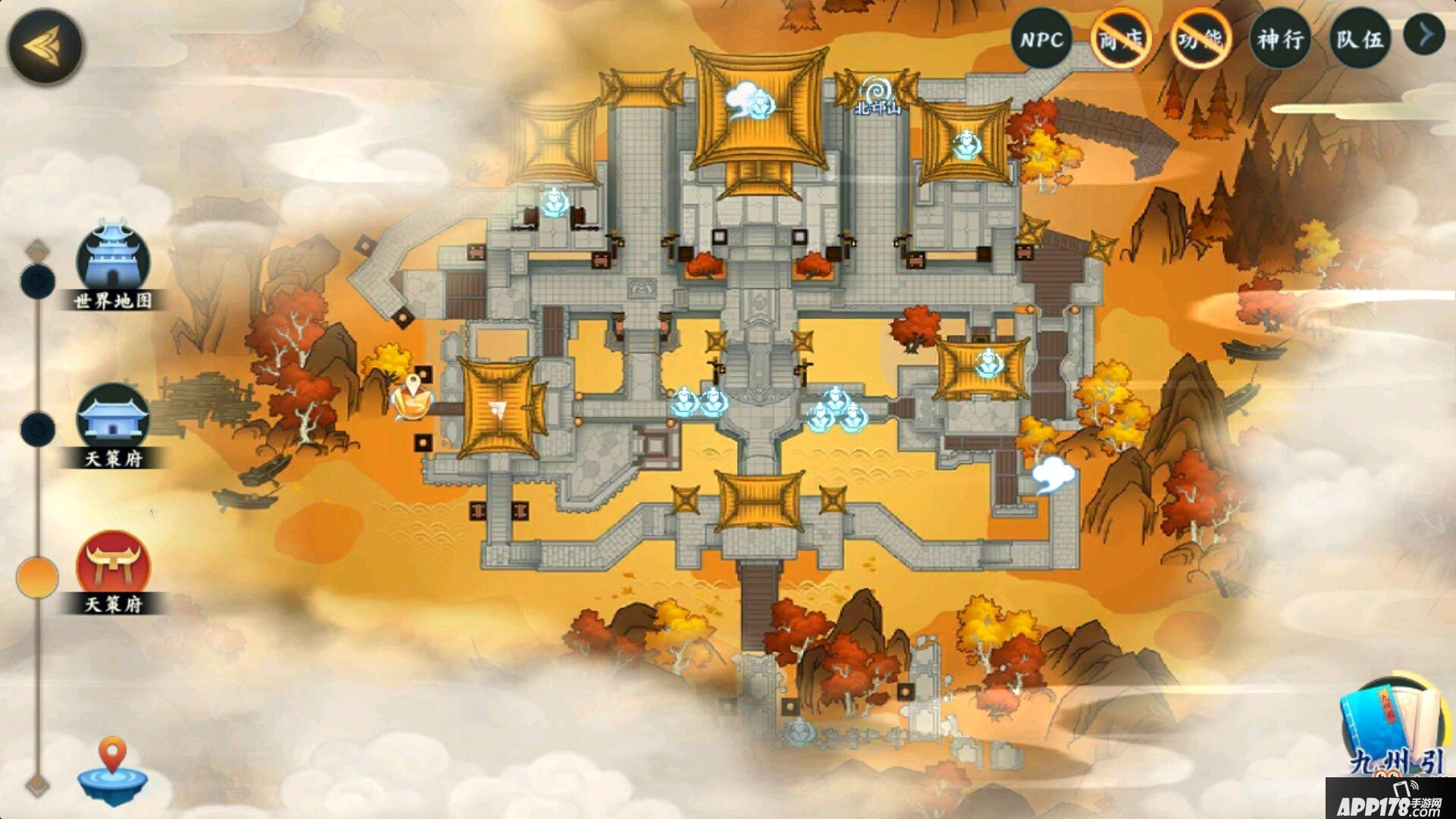
Task: Toggle the 神行 travel filter
Action: (1280, 39)
